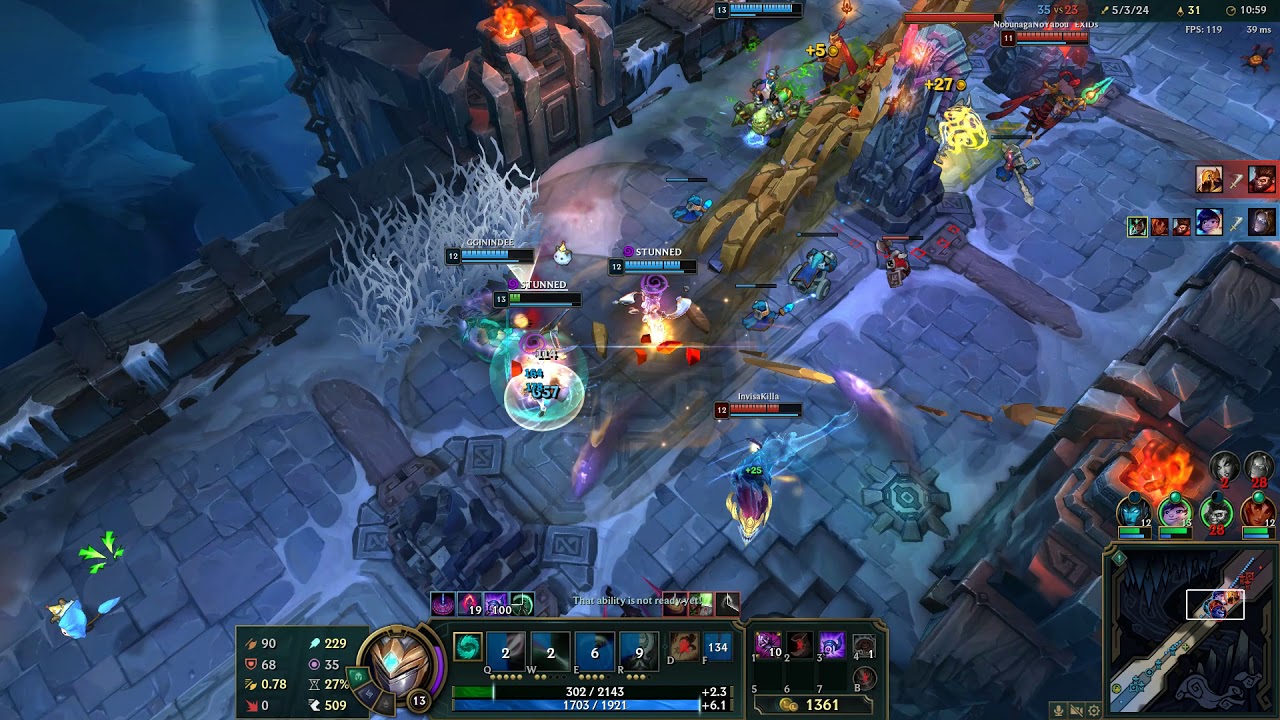Click the boots item in inventory slot 2

point(799,646)
